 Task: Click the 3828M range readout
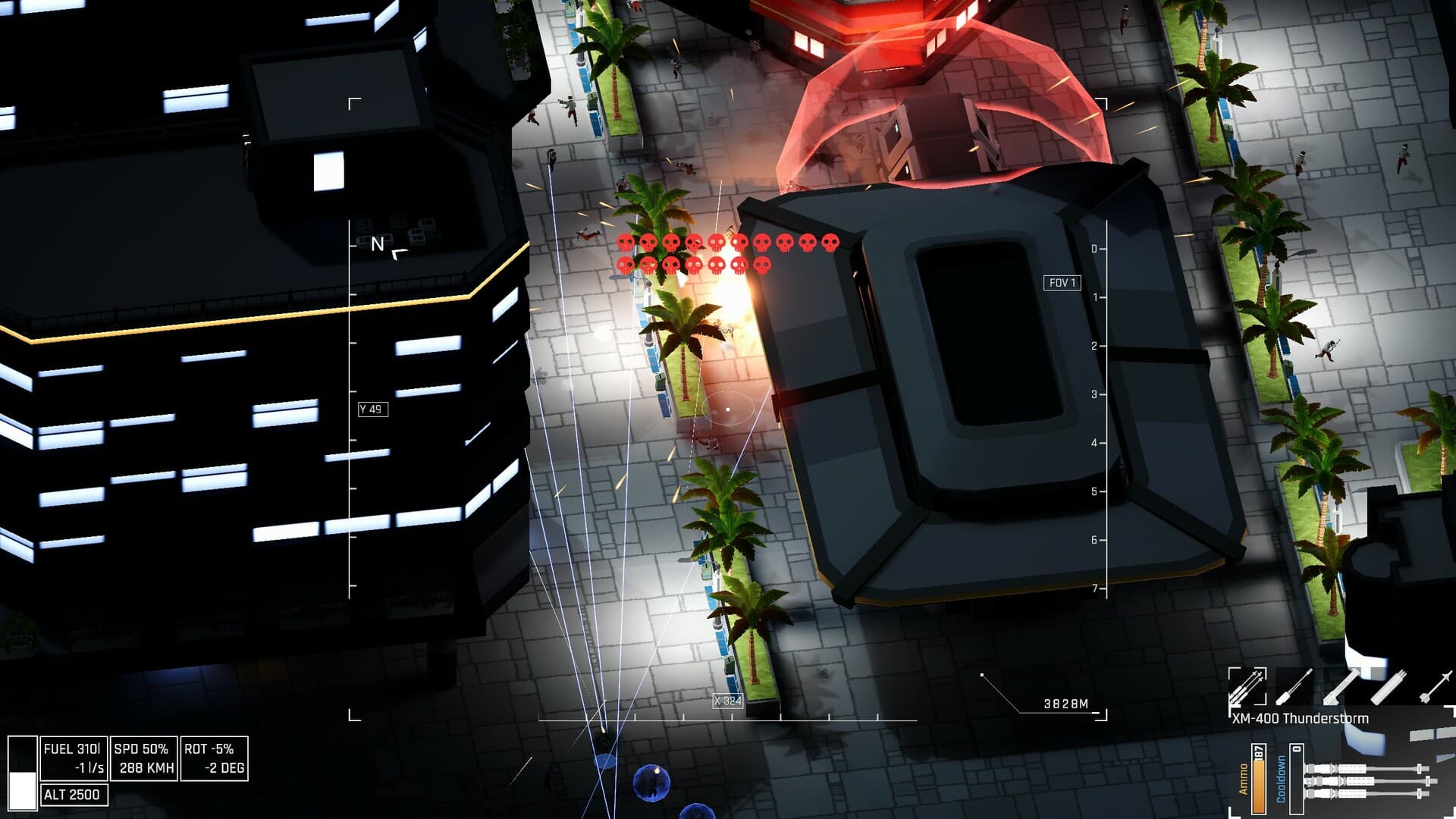pos(1065,703)
